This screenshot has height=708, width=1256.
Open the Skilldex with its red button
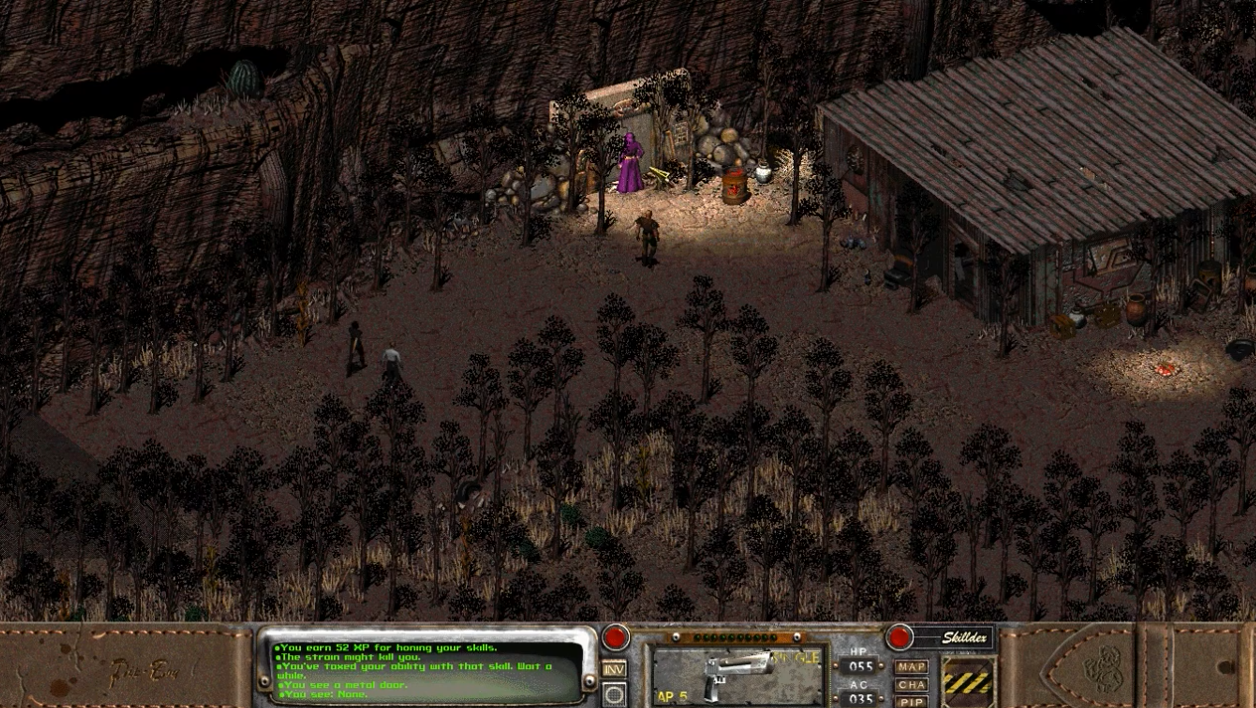[x=899, y=637]
